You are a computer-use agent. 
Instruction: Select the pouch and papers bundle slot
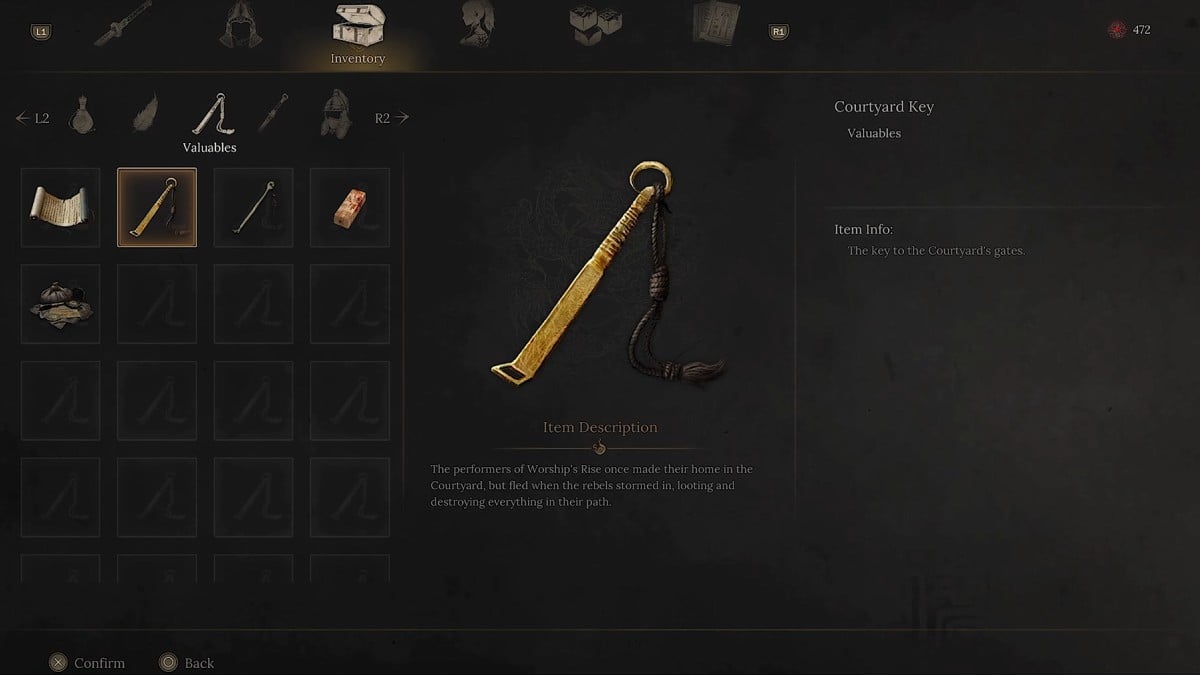61,303
